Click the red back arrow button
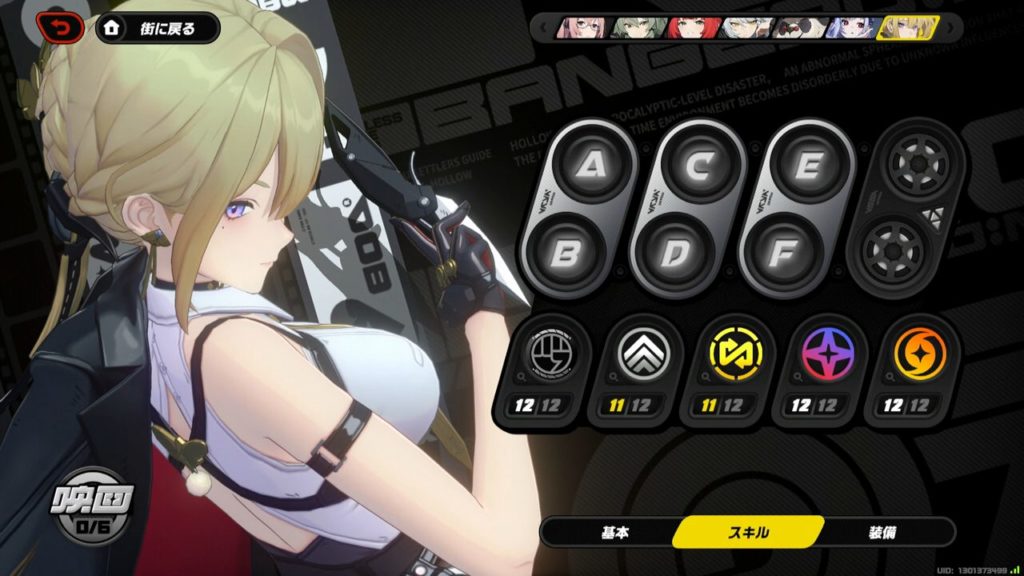 pos(61,28)
